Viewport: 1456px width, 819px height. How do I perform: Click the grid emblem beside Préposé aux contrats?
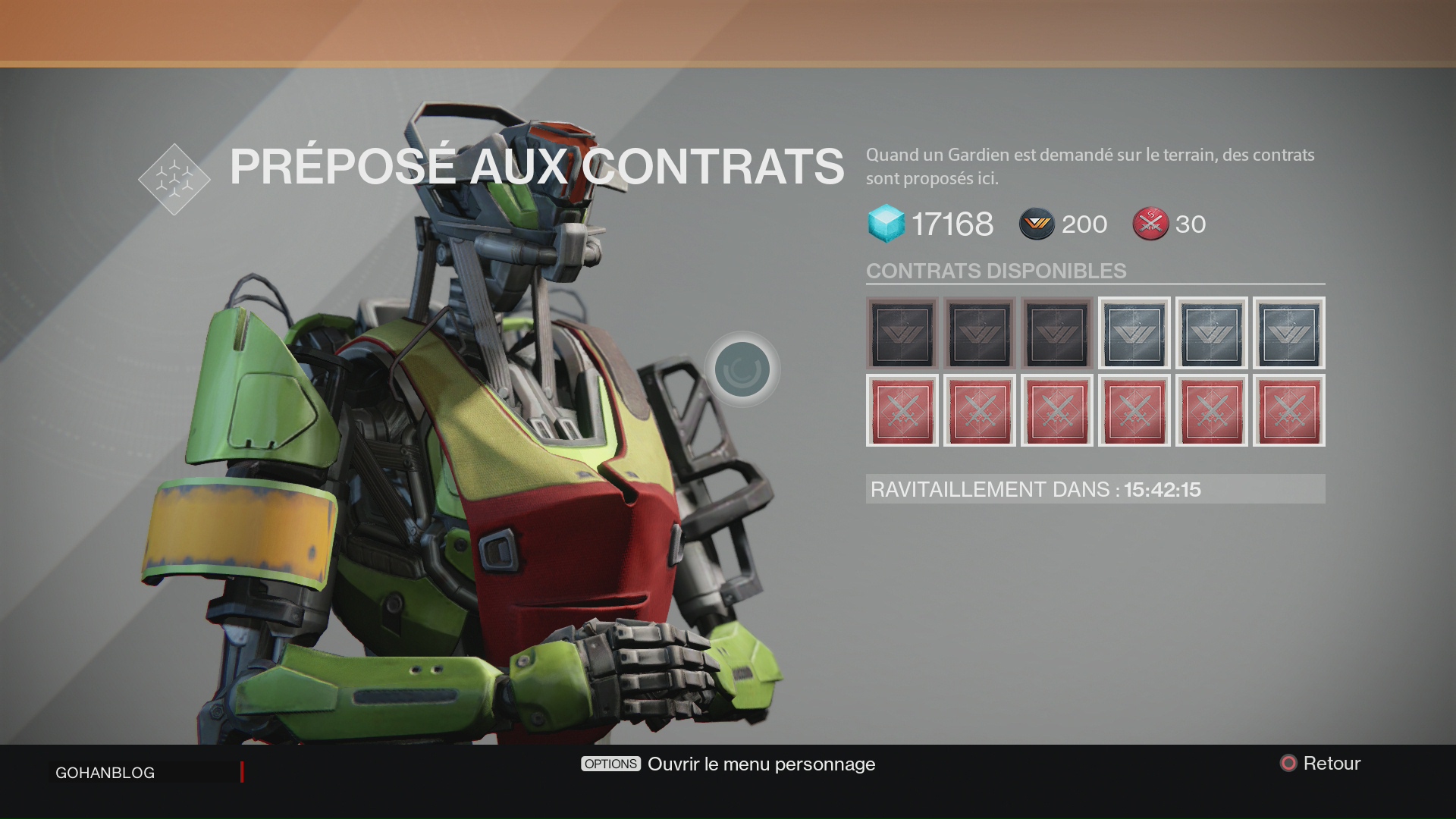pyautogui.click(x=174, y=180)
